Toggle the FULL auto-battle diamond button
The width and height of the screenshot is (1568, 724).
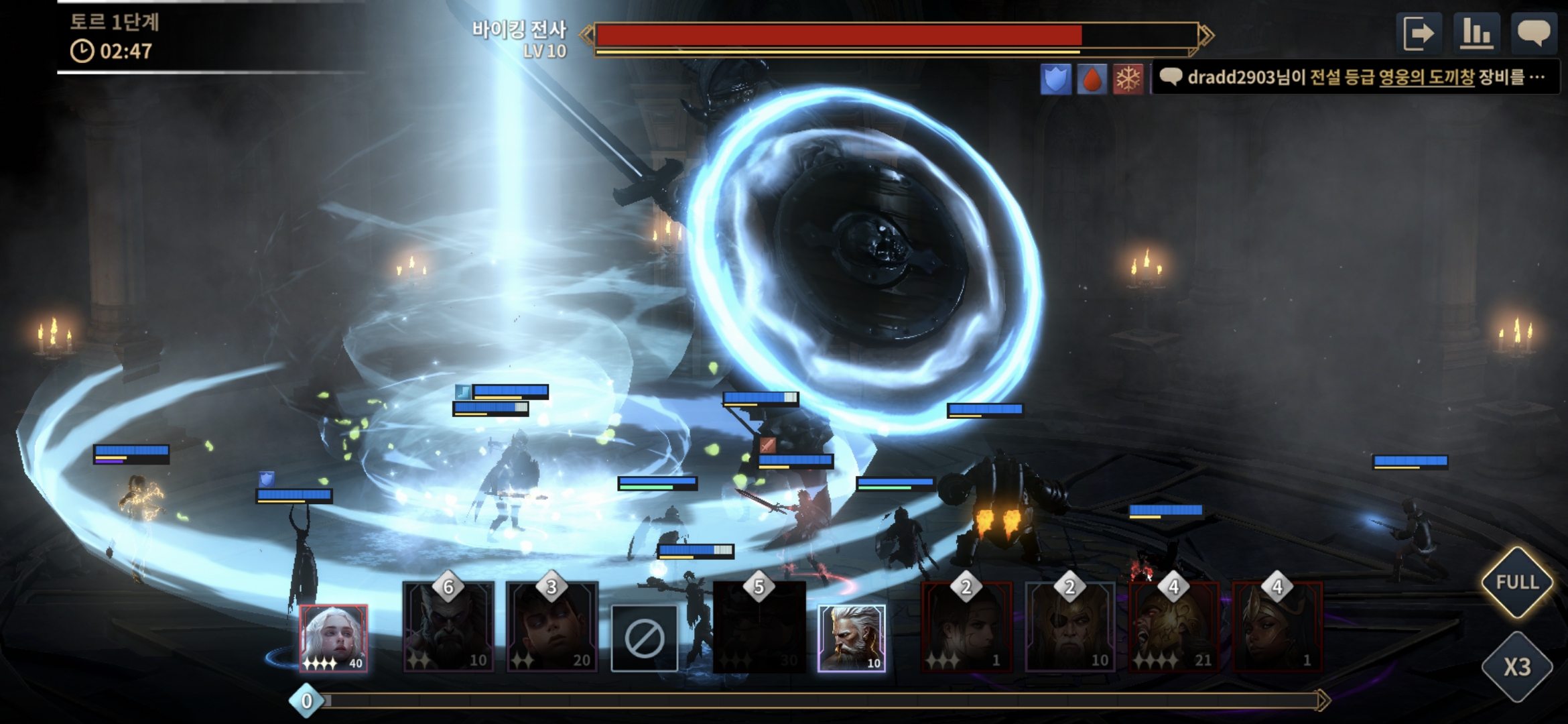click(1517, 582)
